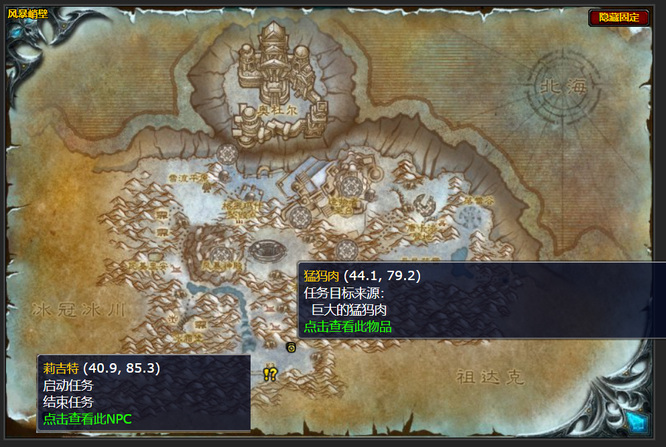This screenshot has width=666, height=447.
Task: Open the green 点击查看此NPC link
Action: click(87, 418)
